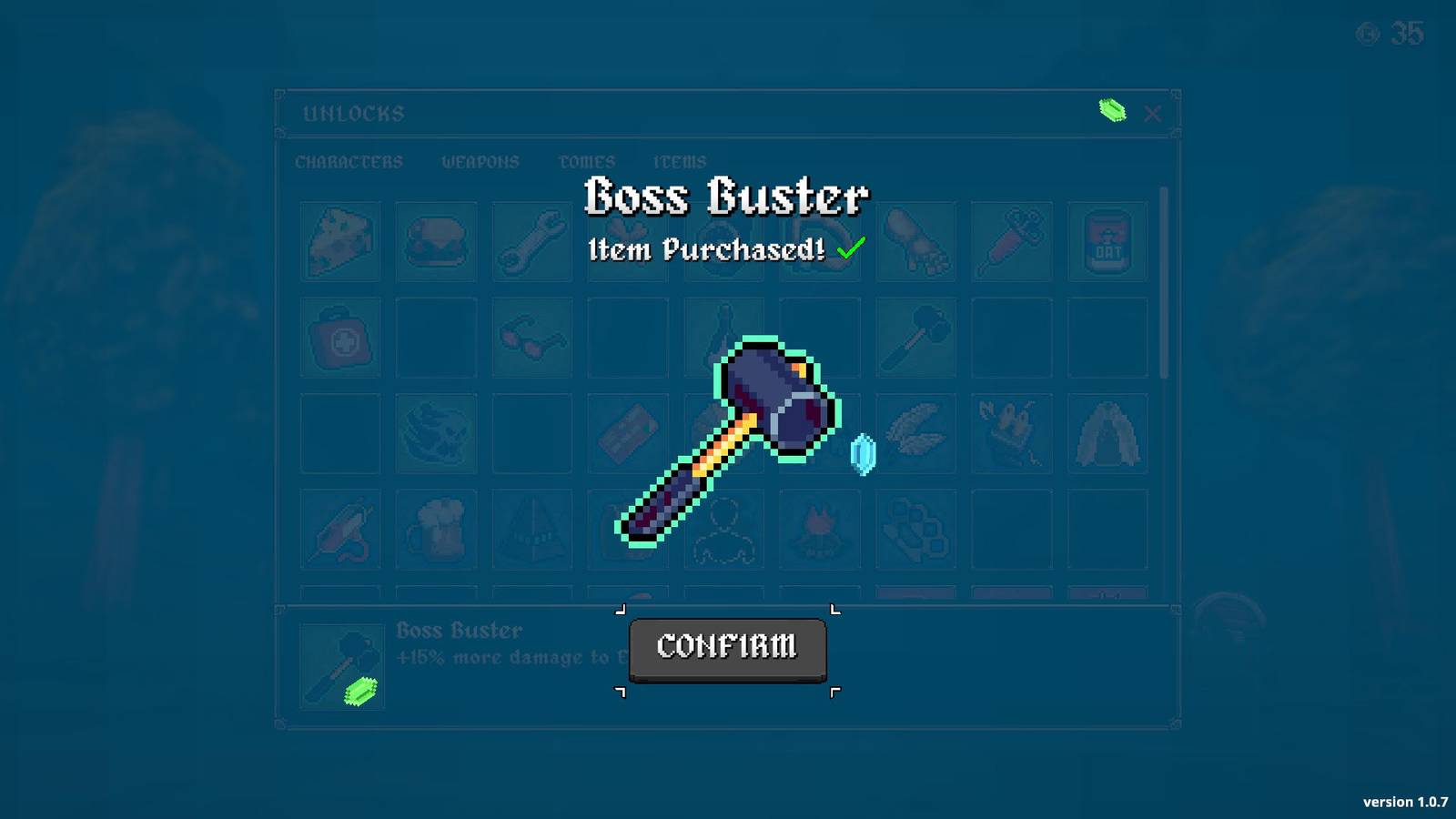Select the mallet item in the grid
This screenshot has width=1456, height=819.
915,338
